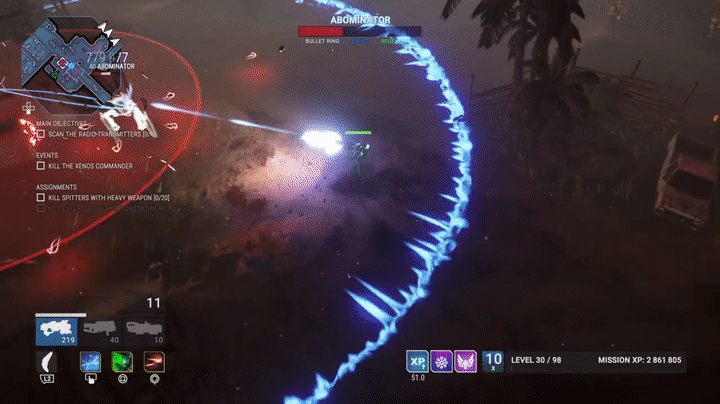
Task: Select the purple snowflake buff icon
Action: 441,360
